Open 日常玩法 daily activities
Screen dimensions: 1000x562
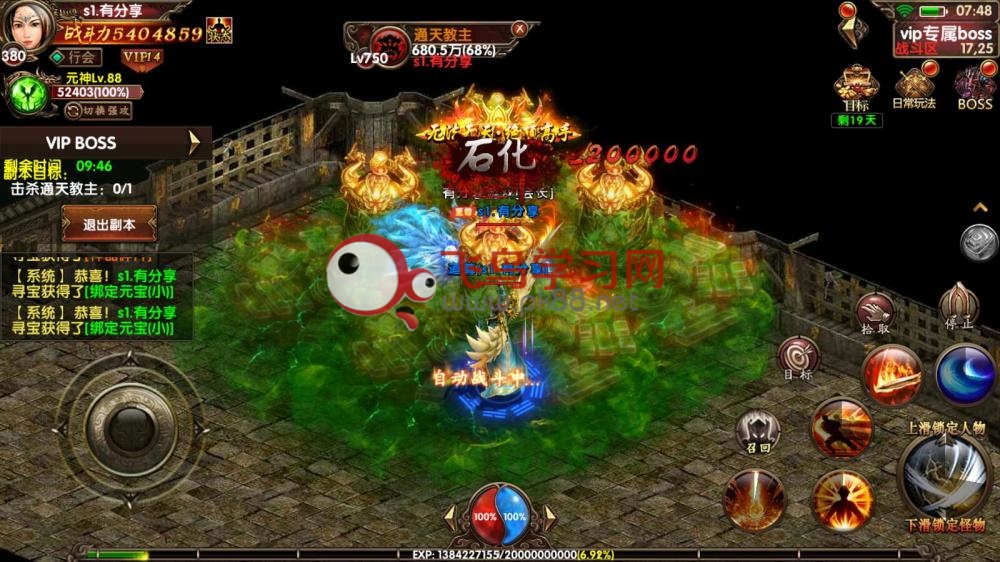pyautogui.click(x=914, y=84)
